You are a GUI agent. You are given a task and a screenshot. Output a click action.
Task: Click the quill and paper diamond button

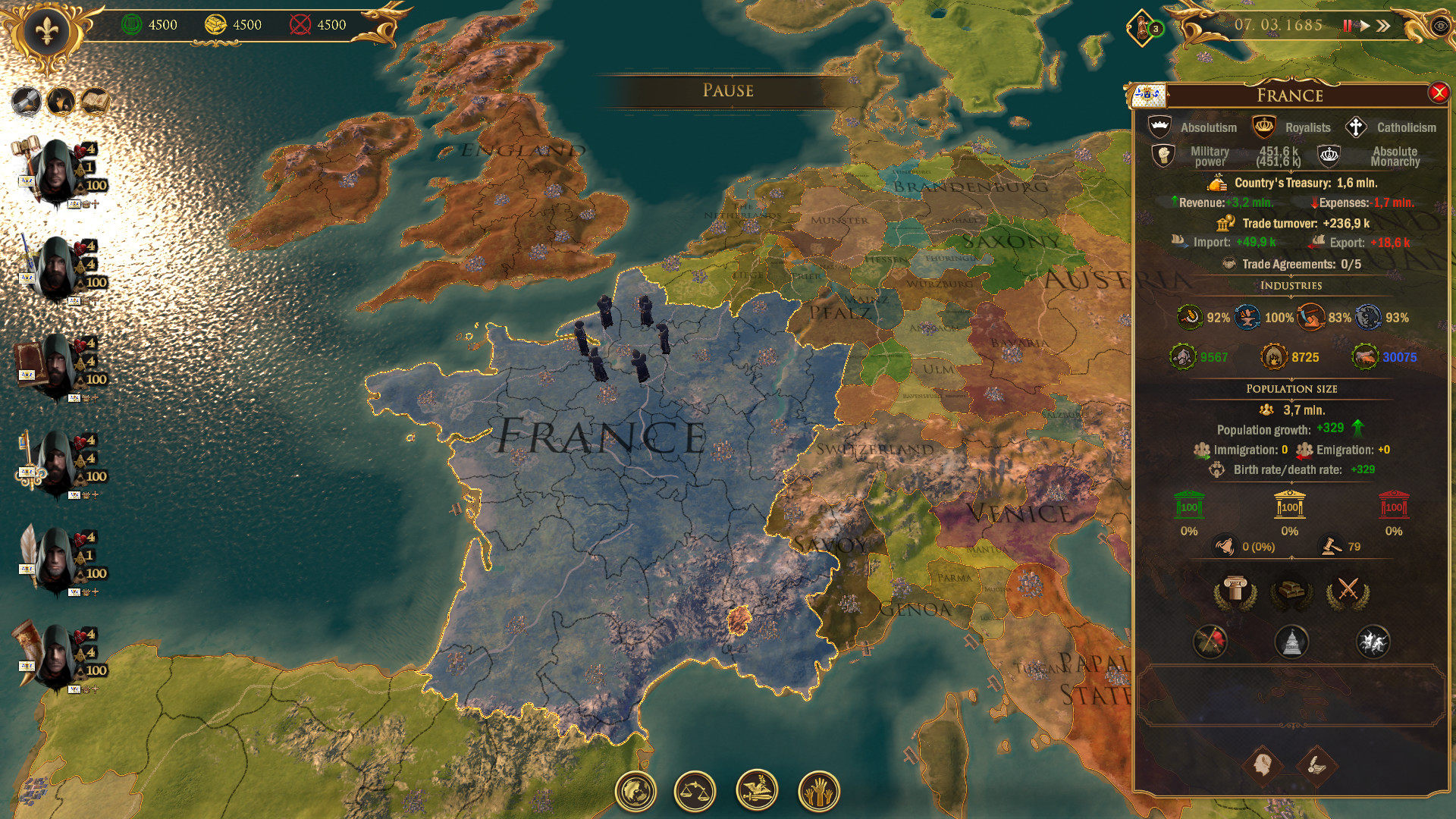pyautogui.click(x=1317, y=764)
